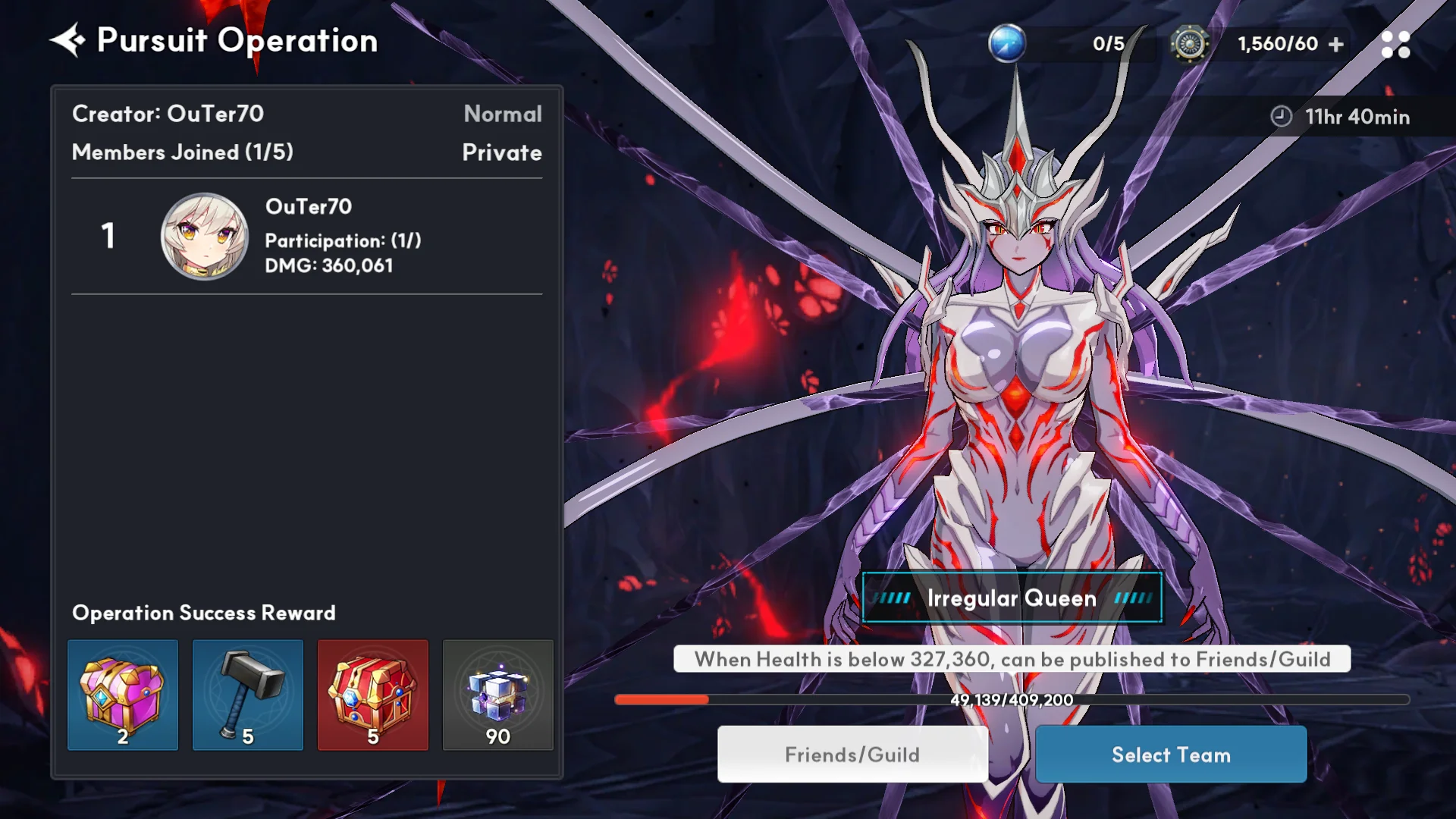
Task: Publish operation to Friends/Guild
Action: click(x=852, y=755)
